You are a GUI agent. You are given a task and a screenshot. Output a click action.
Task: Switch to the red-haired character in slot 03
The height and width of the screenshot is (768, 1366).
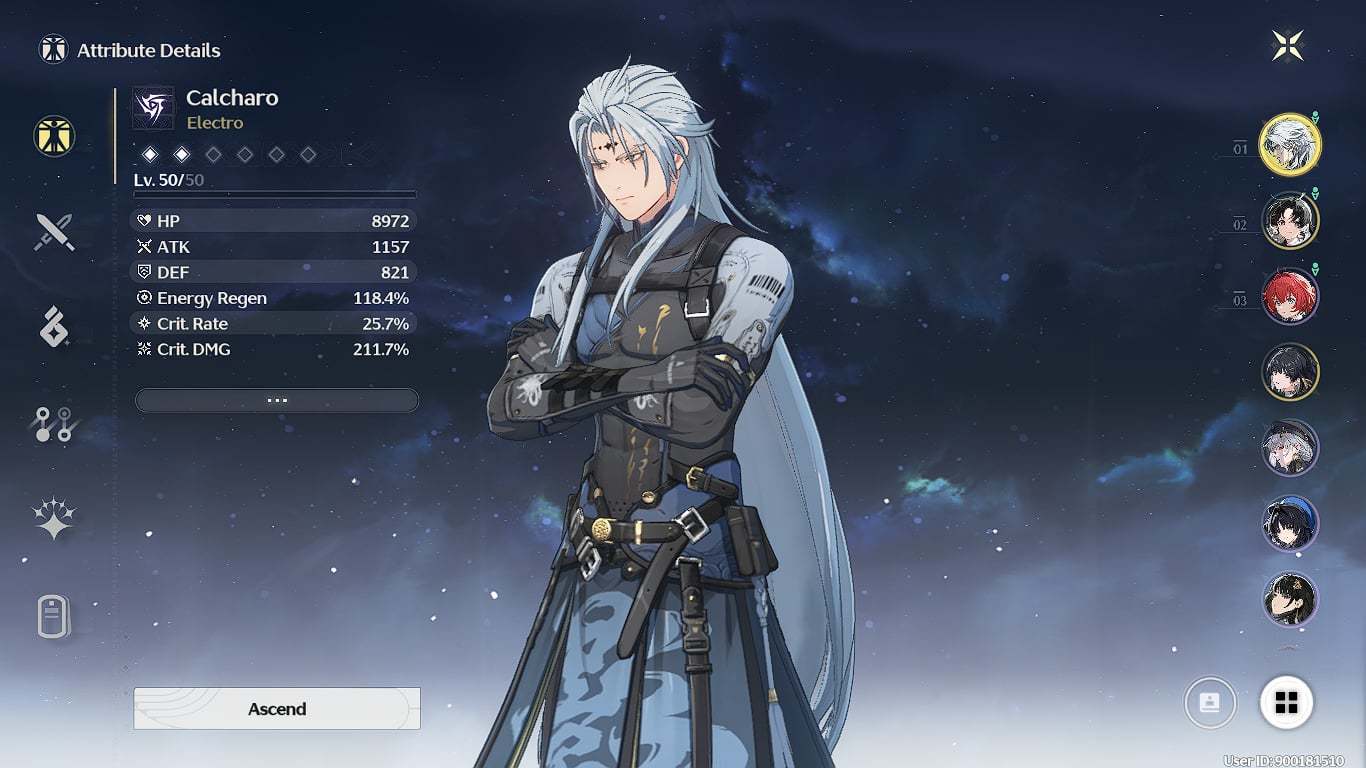click(x=1290, y=297)
